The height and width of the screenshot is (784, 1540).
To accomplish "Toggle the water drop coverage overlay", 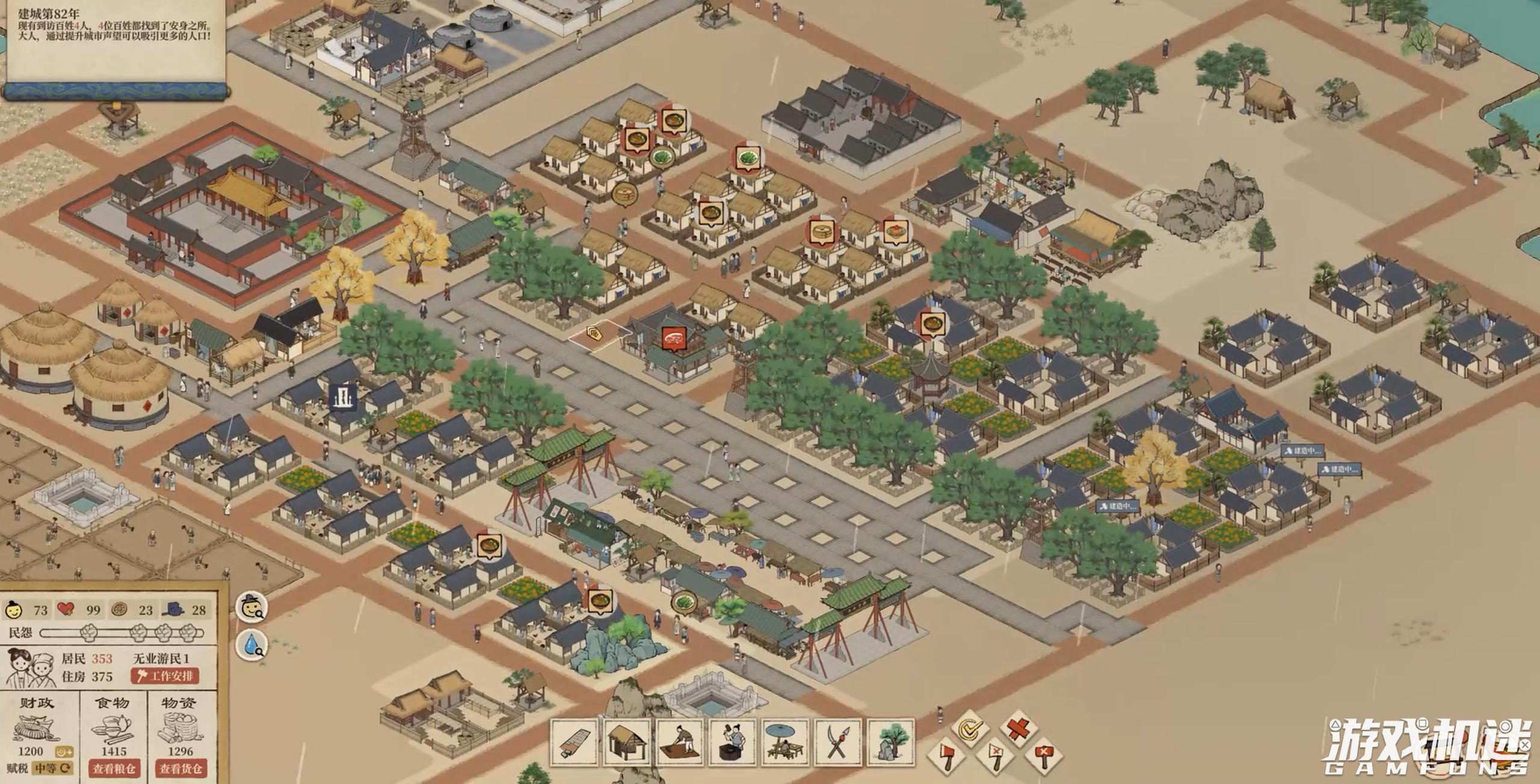I will [252, 645].
